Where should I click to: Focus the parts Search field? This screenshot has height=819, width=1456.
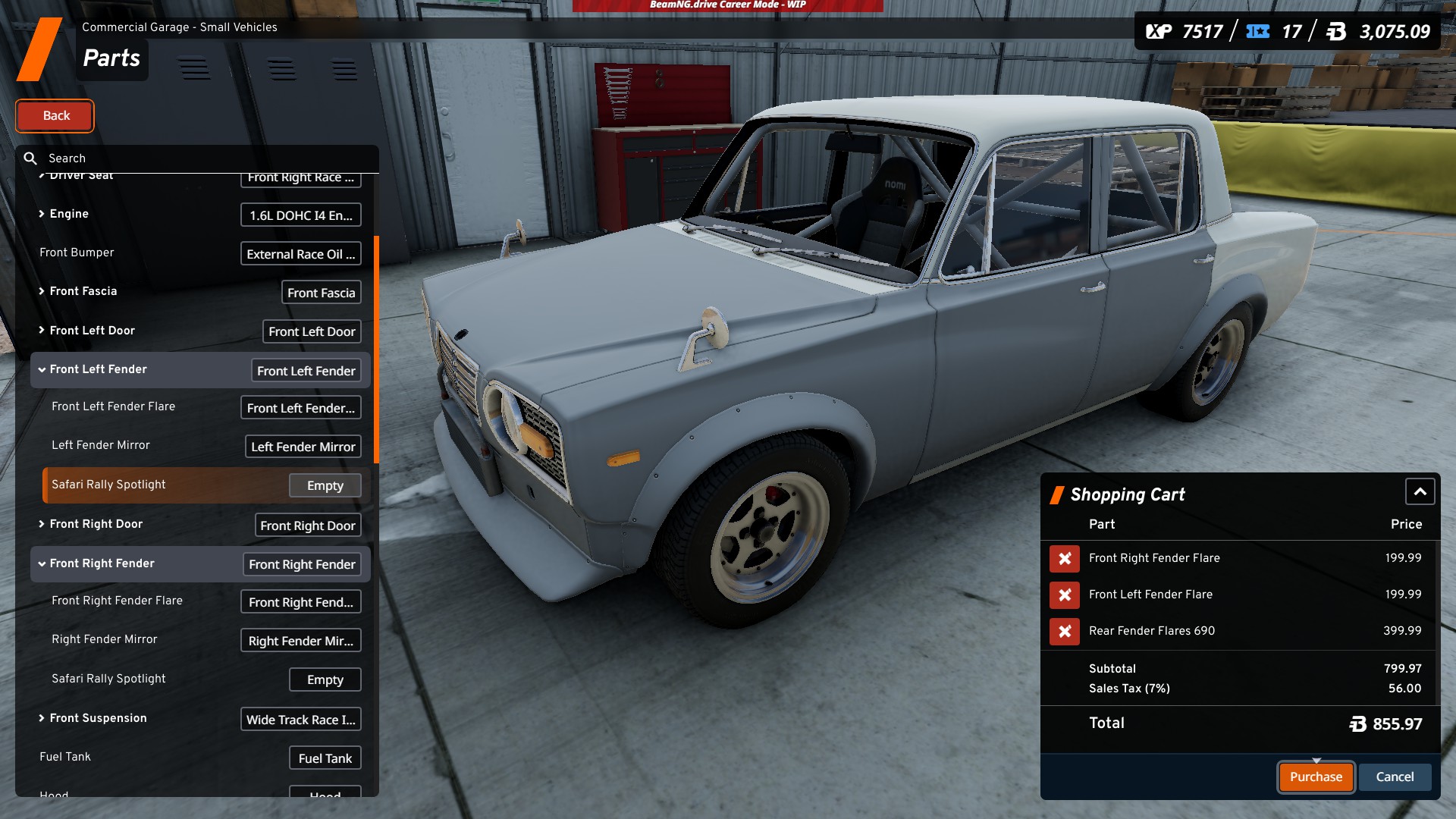coord(205,158)
